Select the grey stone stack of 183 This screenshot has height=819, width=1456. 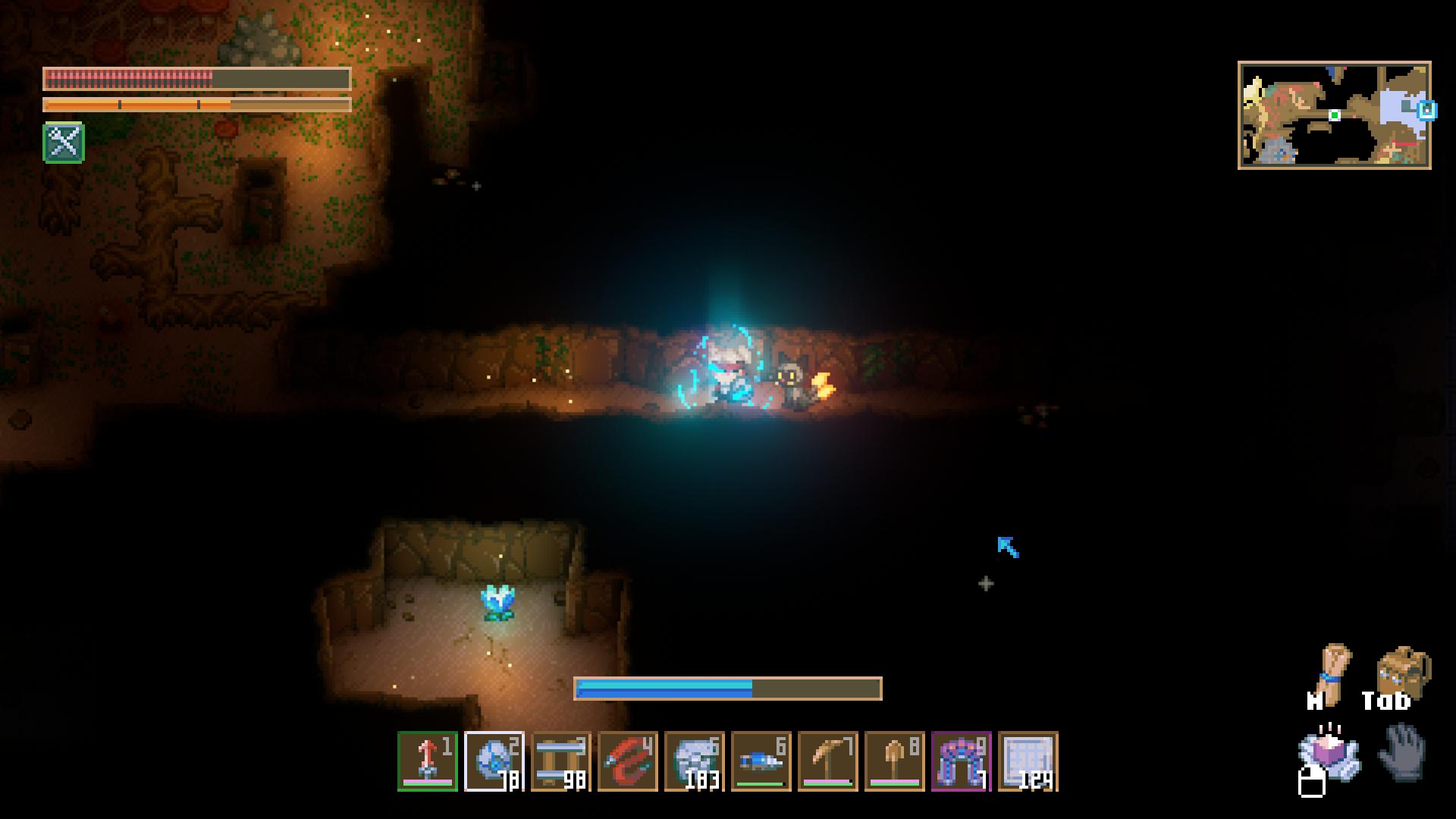pyautogui.click(x=695, y=761)
